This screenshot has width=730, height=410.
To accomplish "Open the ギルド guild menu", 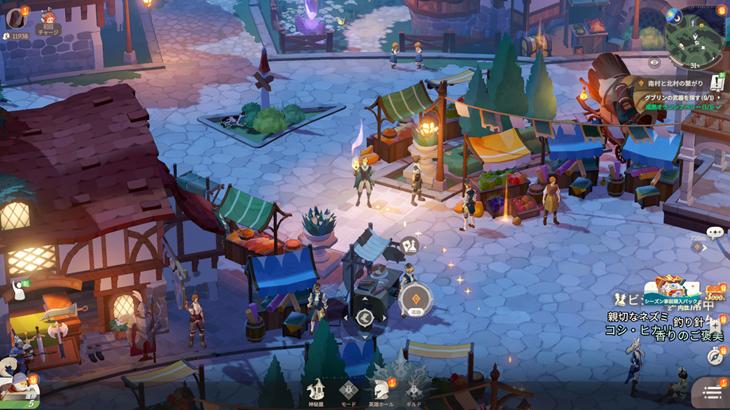I will click(413, 389).
